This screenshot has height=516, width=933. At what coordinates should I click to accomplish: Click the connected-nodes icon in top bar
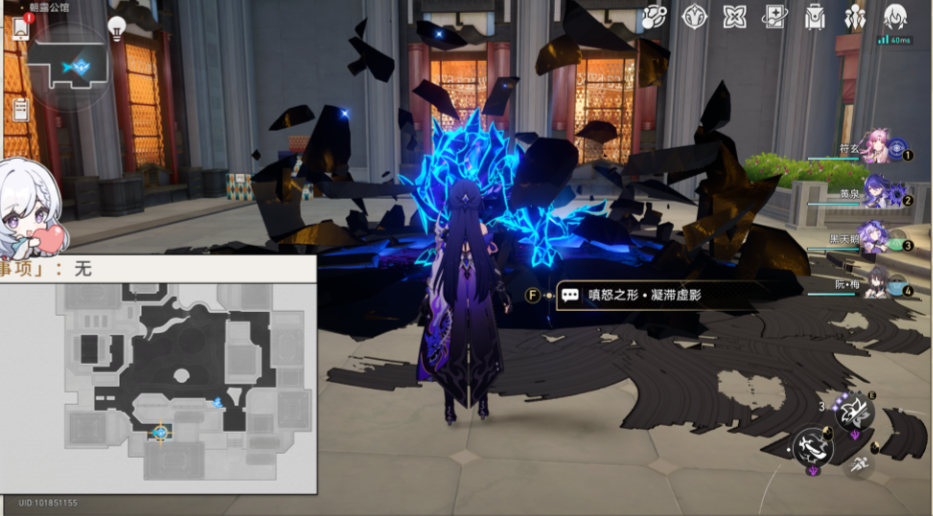pyautogui.click(x=654, y=17)
